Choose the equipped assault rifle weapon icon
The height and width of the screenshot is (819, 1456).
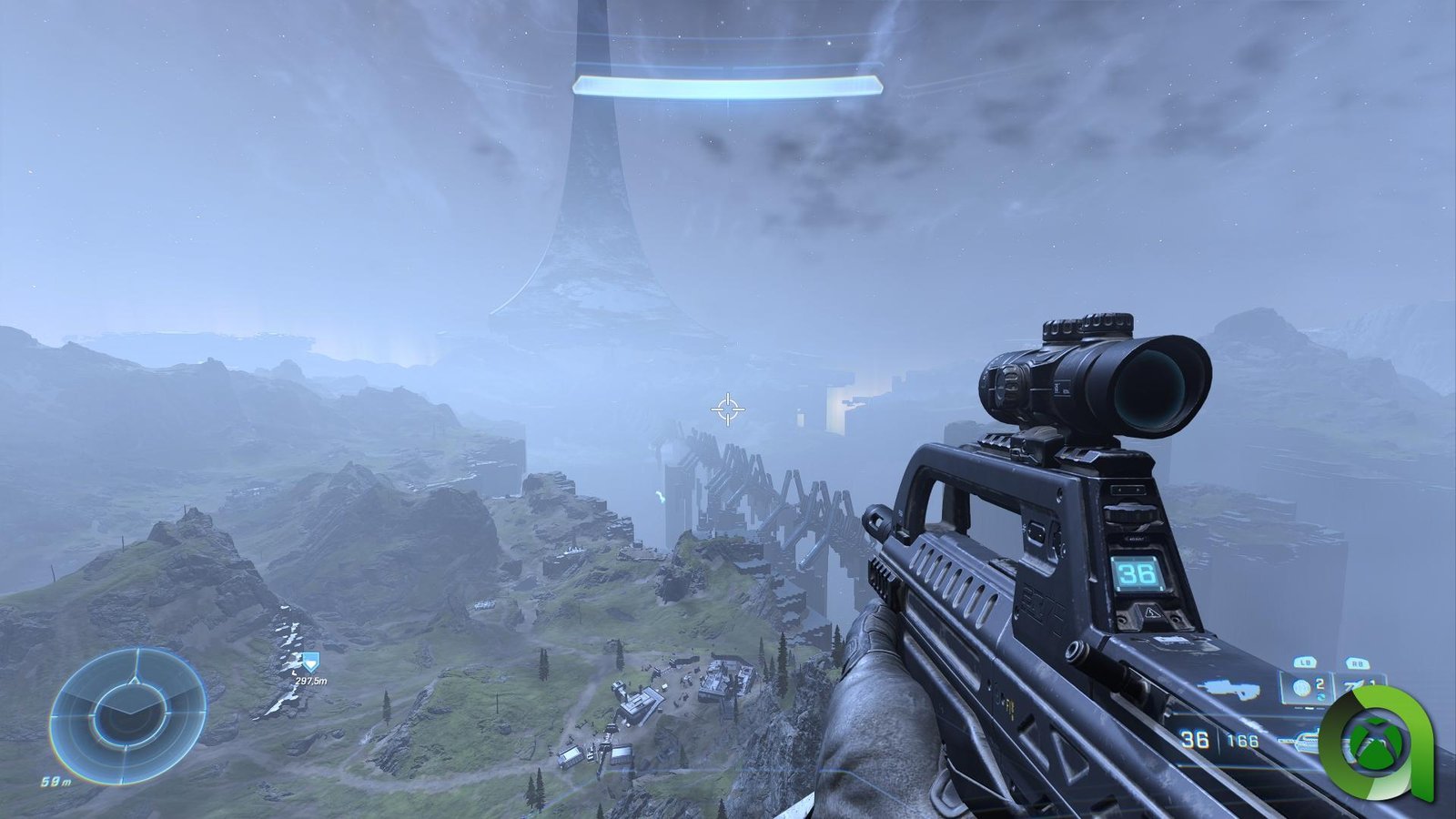[x=1230, y=691]
